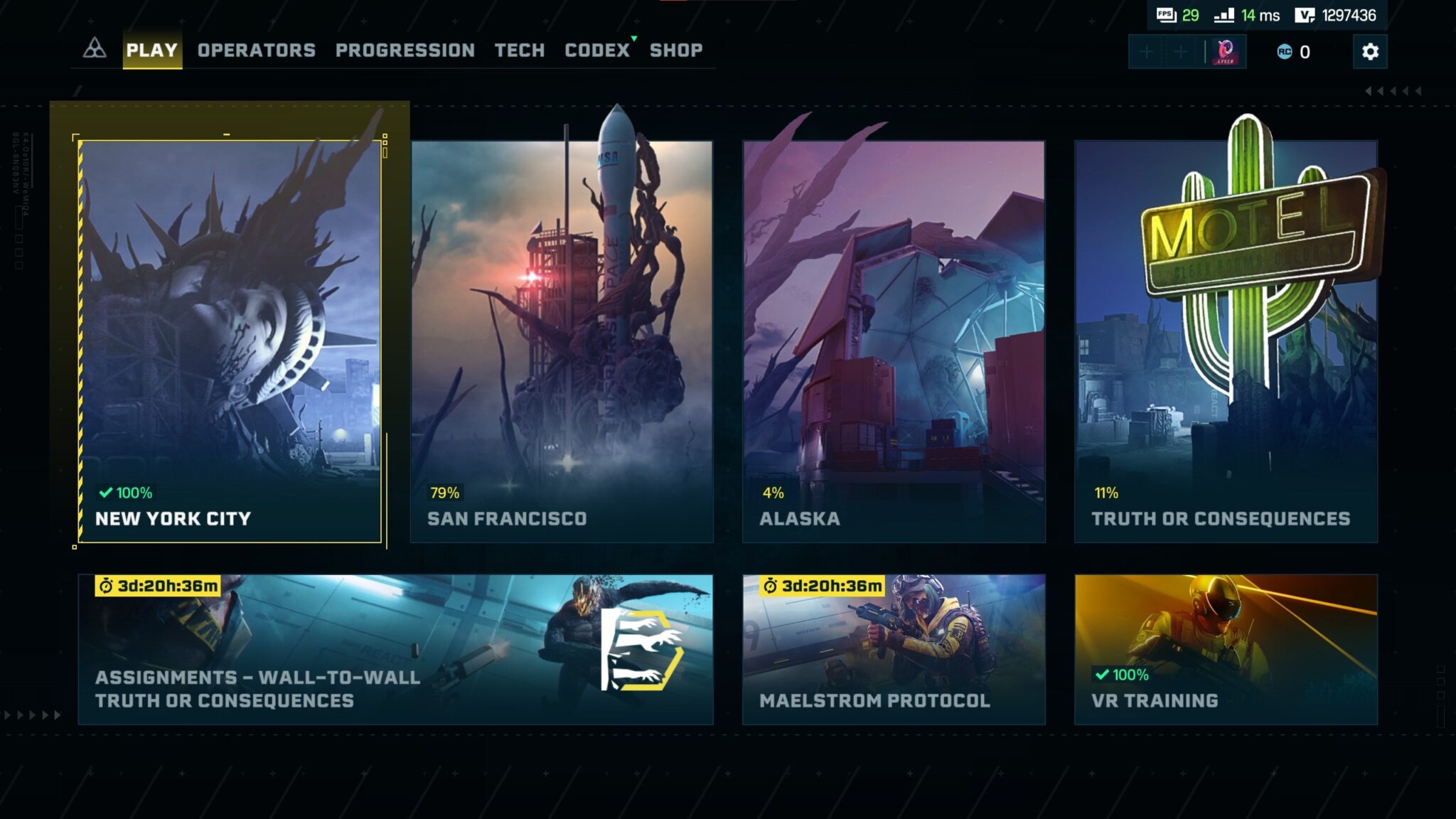
Task: Visit the Shop tab
Action: click(675, 50)
